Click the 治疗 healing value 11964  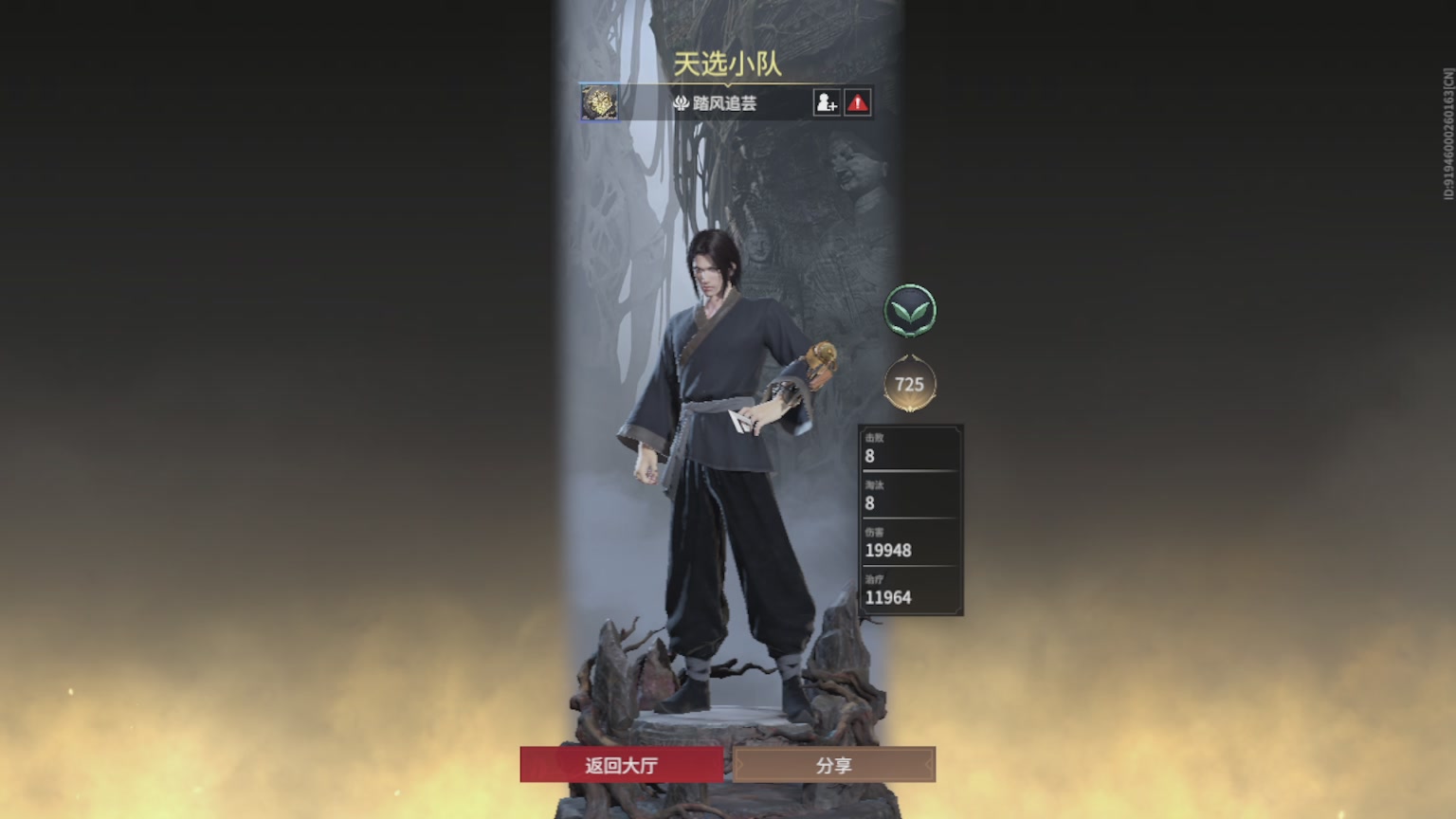tap(888, 598)
